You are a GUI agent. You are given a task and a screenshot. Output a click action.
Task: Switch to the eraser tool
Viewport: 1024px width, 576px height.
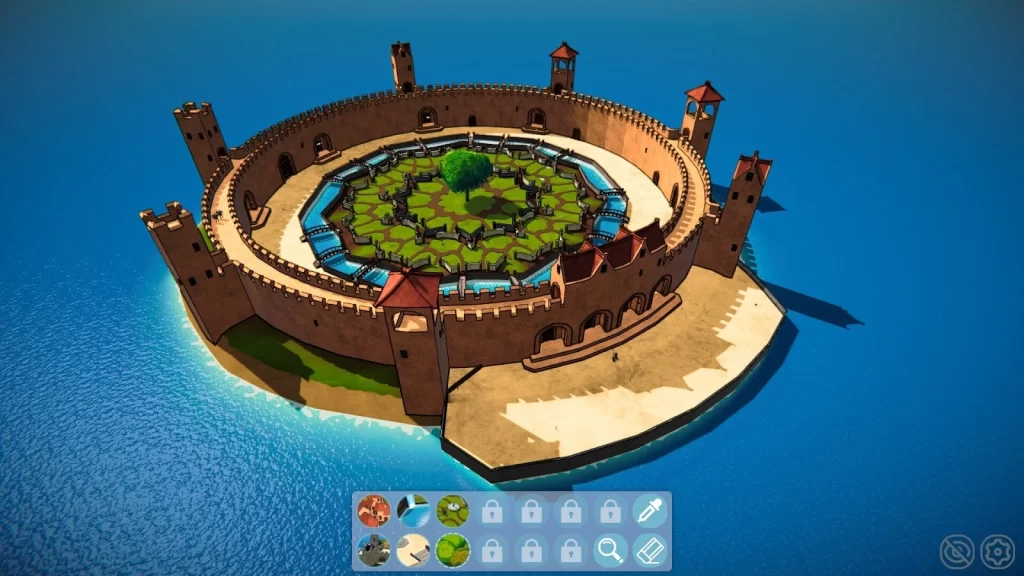coord(649,550)
